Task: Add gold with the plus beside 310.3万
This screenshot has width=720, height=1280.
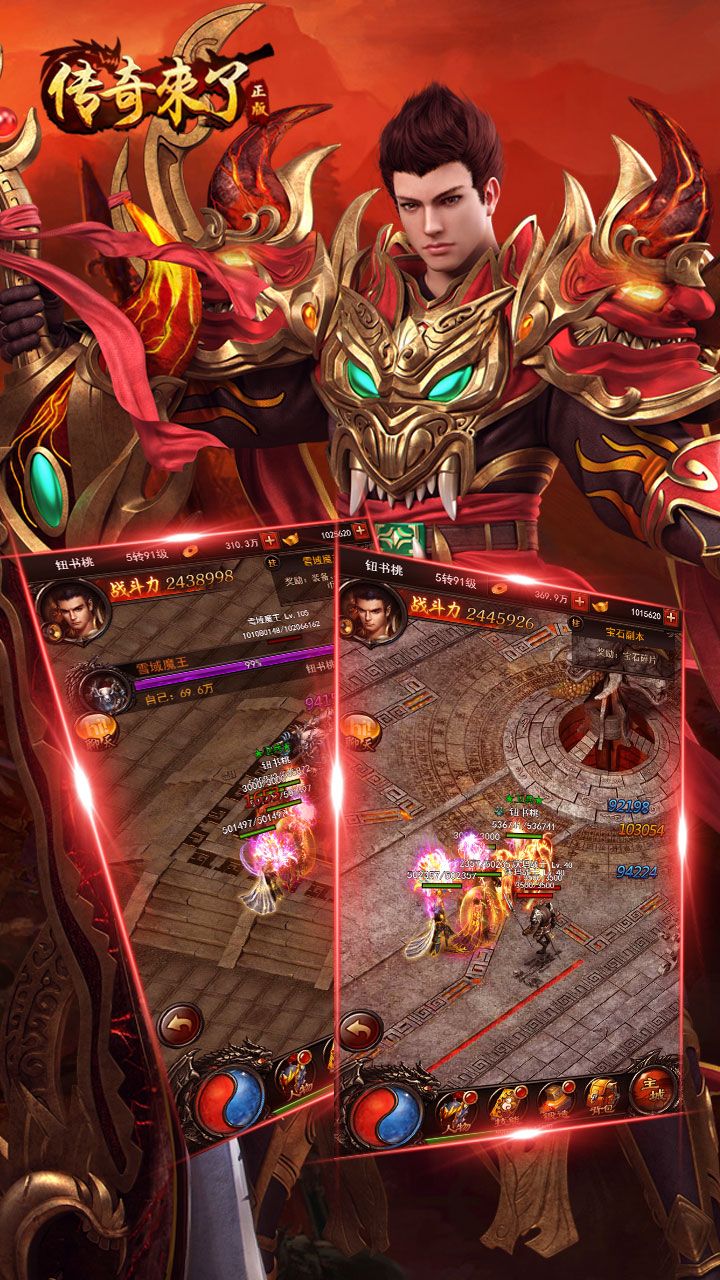Action: pos(269,541)
